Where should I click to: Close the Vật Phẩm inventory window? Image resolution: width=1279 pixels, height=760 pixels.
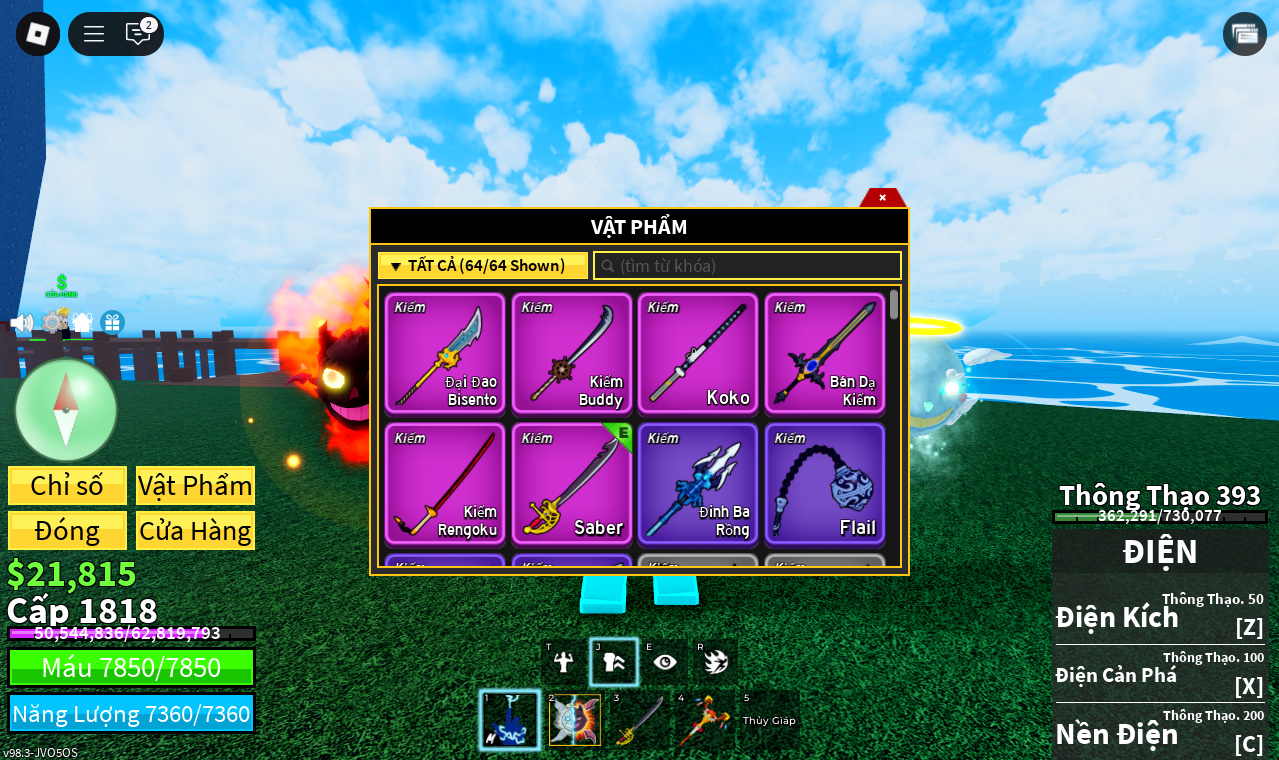(x=882, y=198)
